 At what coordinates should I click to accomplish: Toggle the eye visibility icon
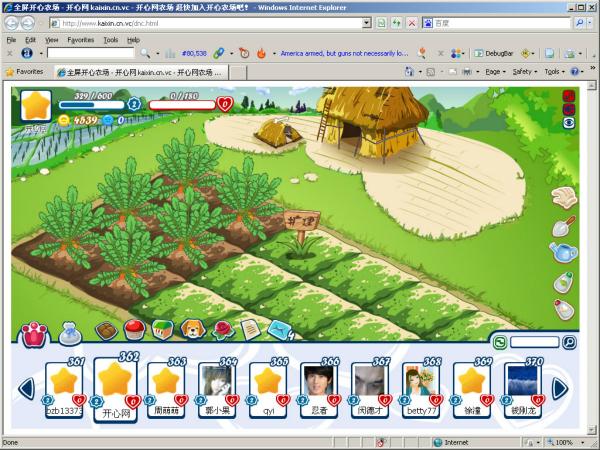(569, 122)
